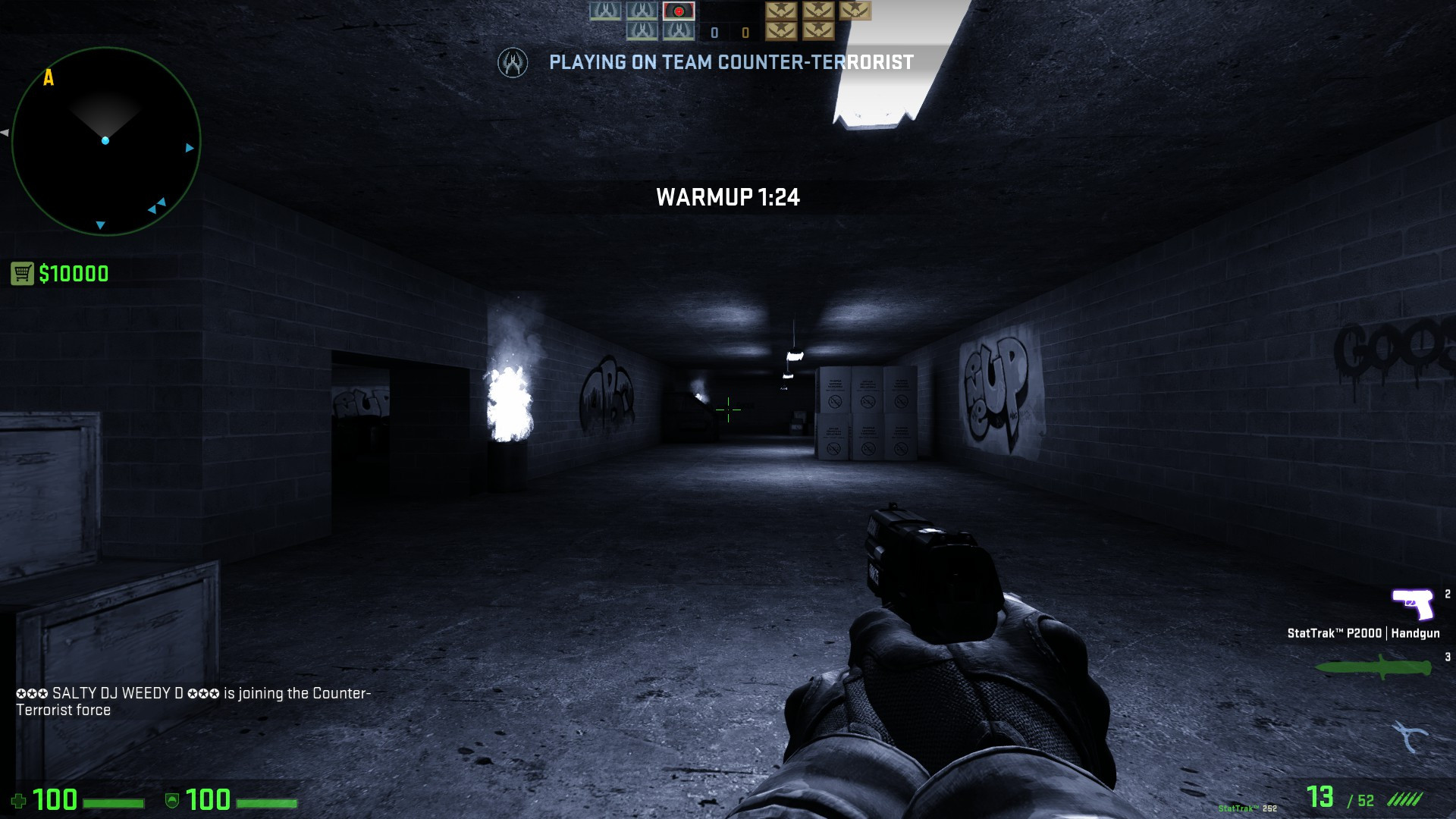Click the first CT team avatar on scoreboard
Viewport: 1456px width, 819px height.
click(x=604, y=11)
